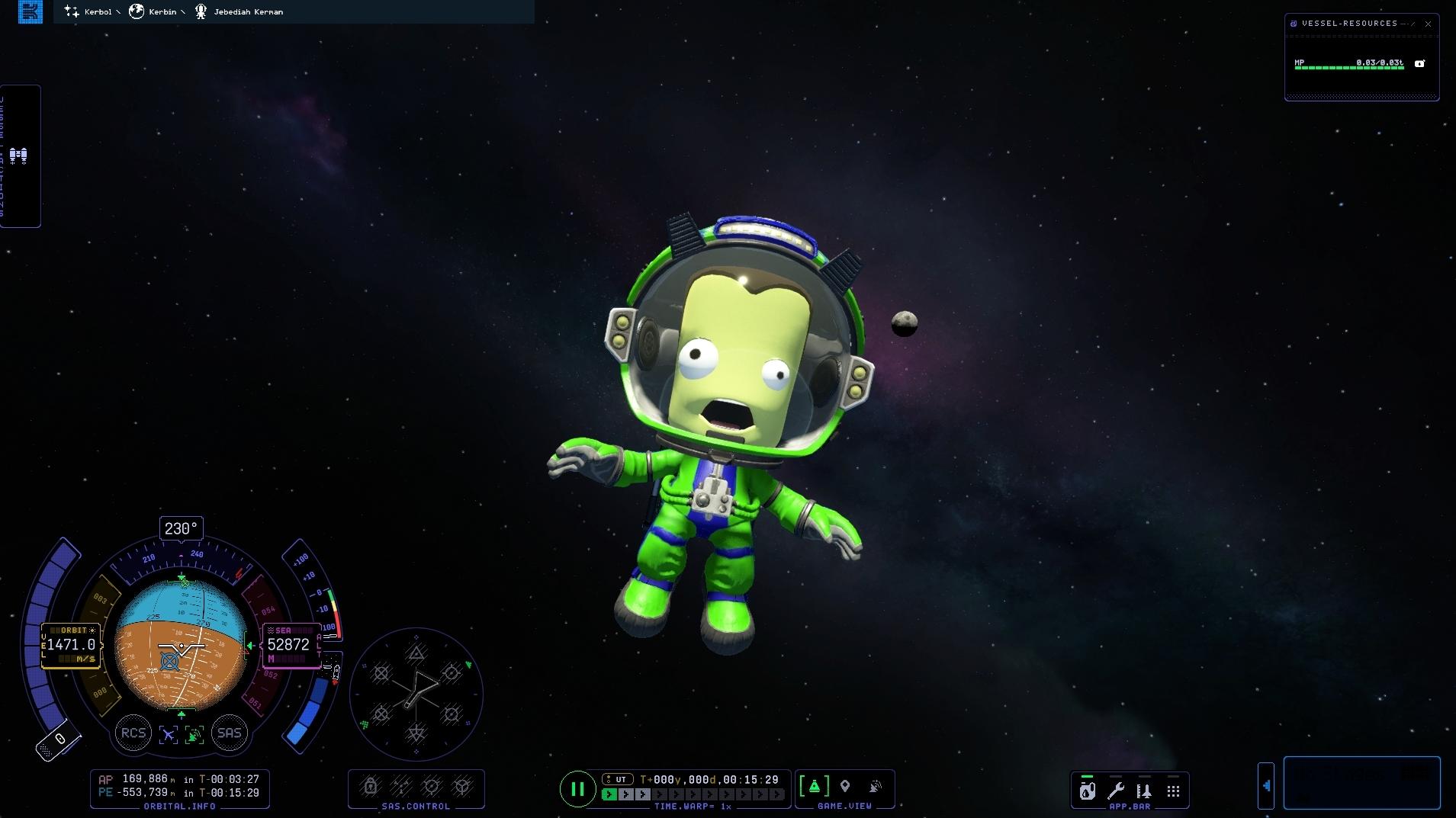This screenshot has height=818, width=1456.
Task: Toggle the UT time display mode
Action: pyautogui.click(x=616, y=779)
